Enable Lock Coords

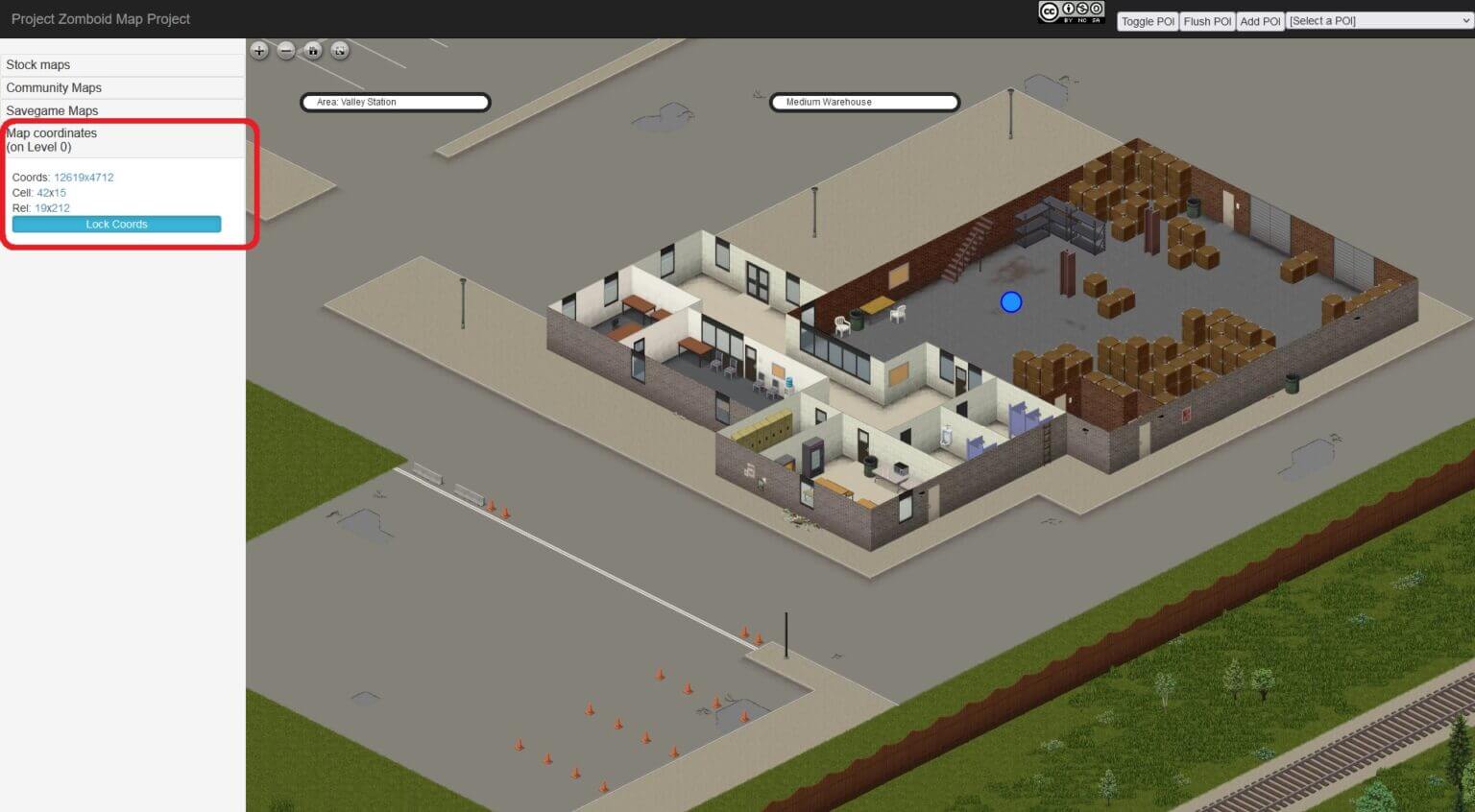pyautogui.click(x=116, y=224)
